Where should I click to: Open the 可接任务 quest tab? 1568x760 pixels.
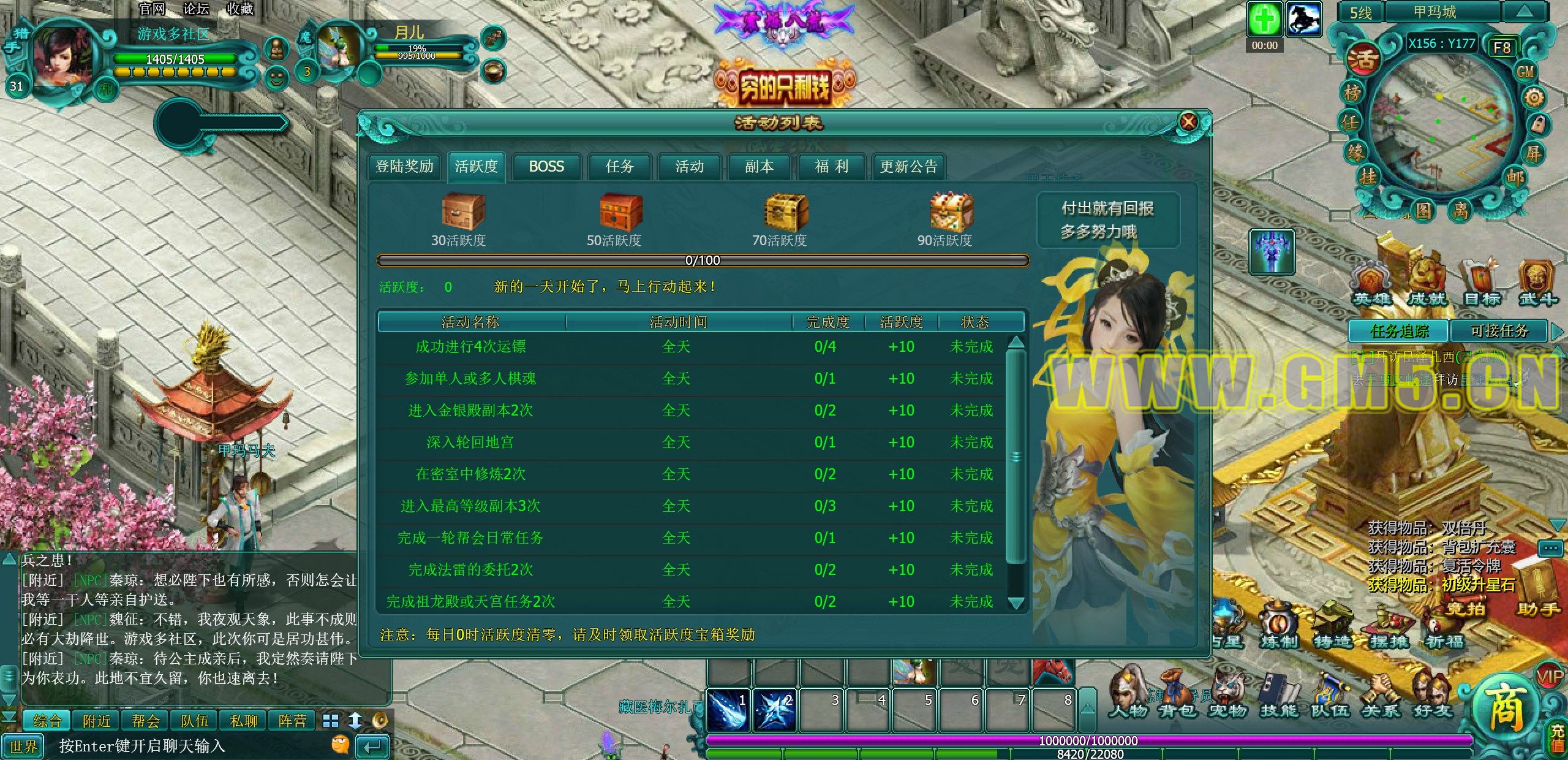coord(1499,332)
